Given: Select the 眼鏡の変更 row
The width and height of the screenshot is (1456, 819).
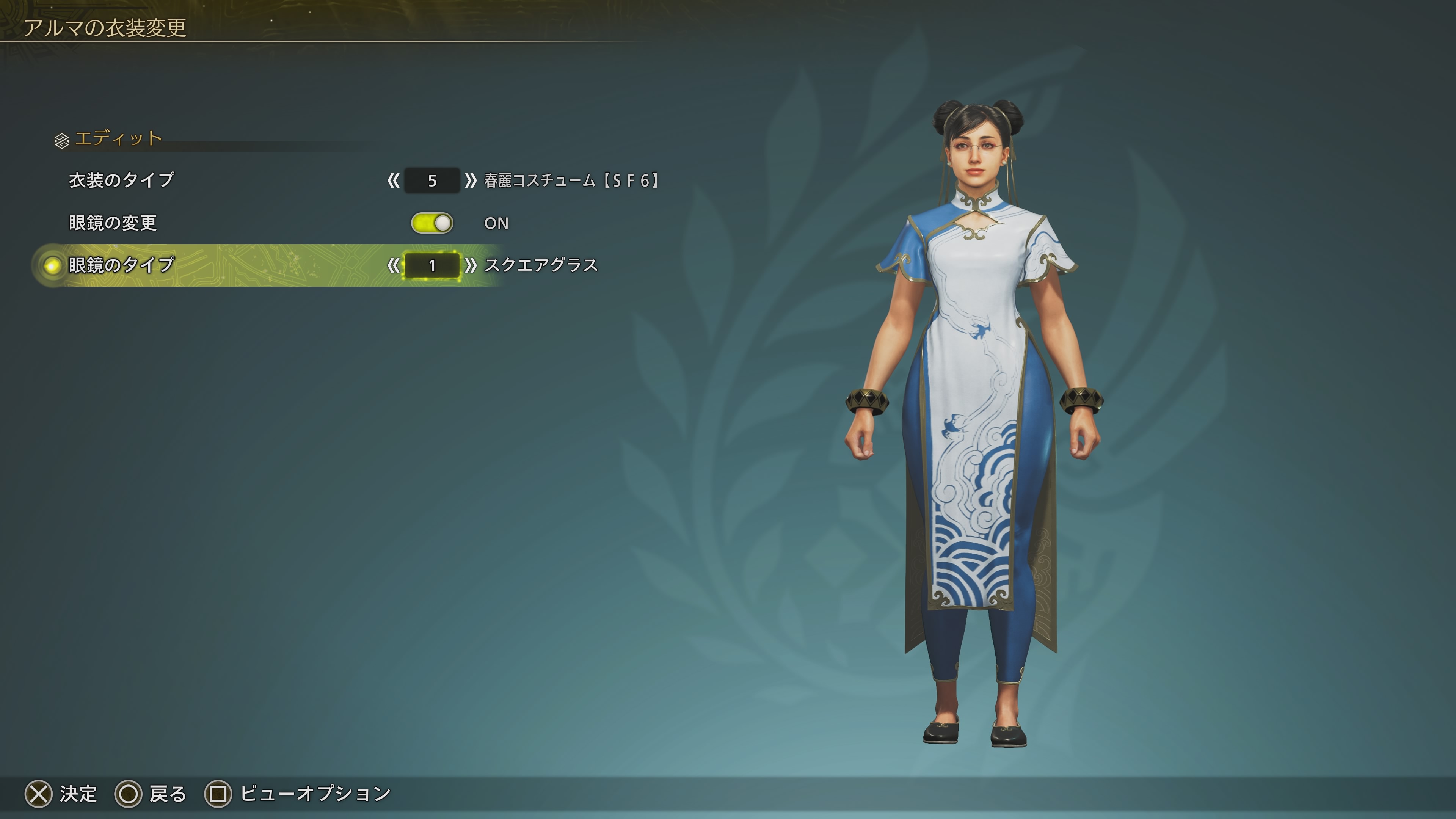Looking at the screenshot, I should click(x=113, y=223).
